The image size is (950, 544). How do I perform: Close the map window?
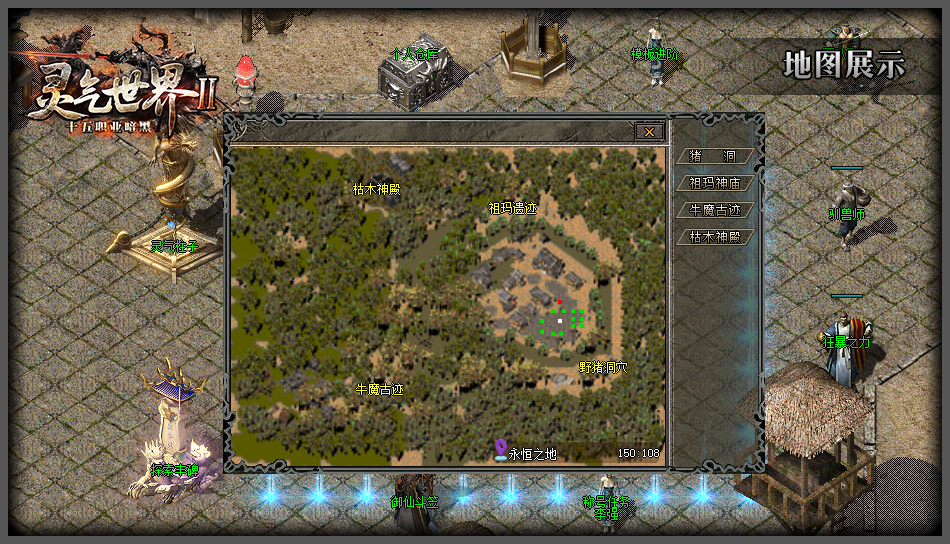[649, 132]
